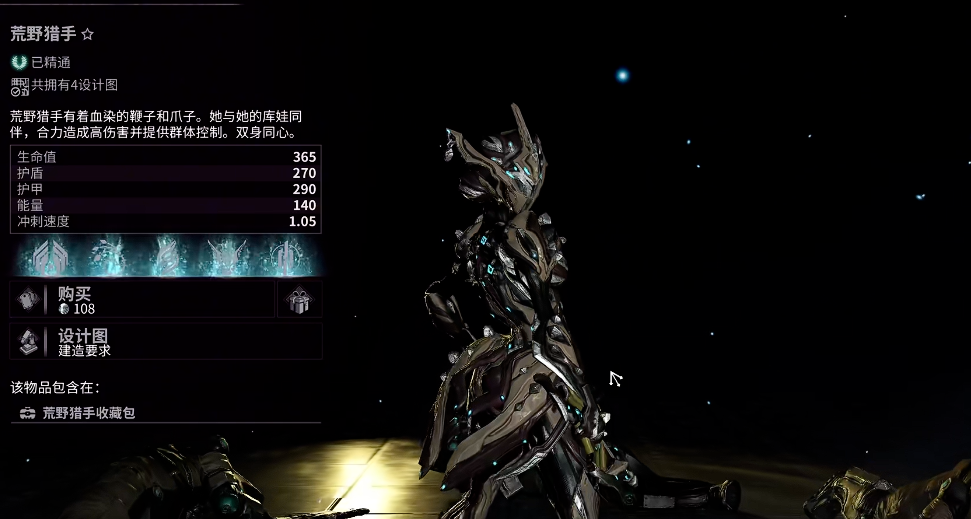Open the 荒野猎手收藏包 collection pack
The image size is (971, 519).
pyautogui.click(x=88, y=412)
